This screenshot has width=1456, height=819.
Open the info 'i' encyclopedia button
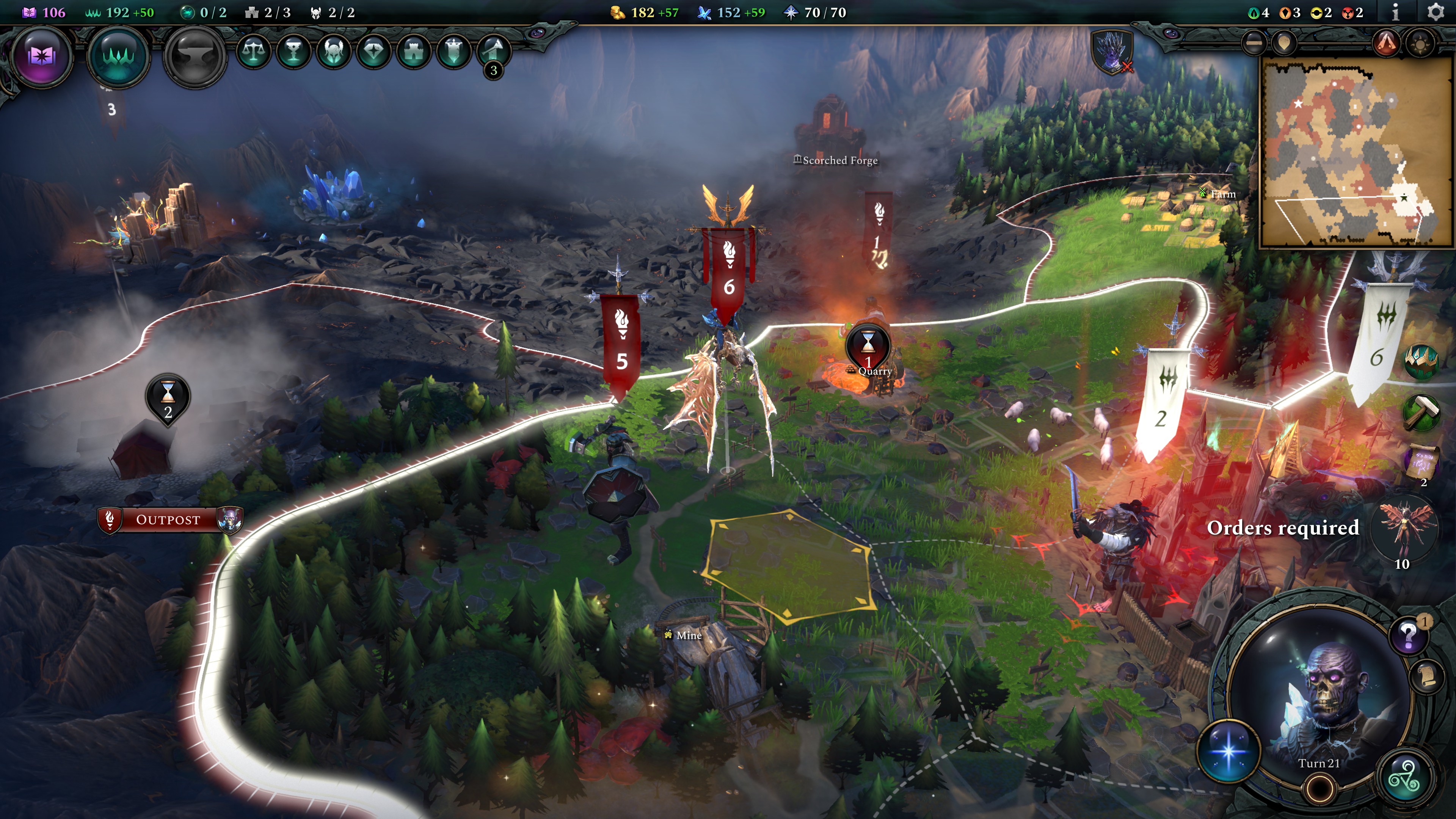click(x=1395, y=13)
